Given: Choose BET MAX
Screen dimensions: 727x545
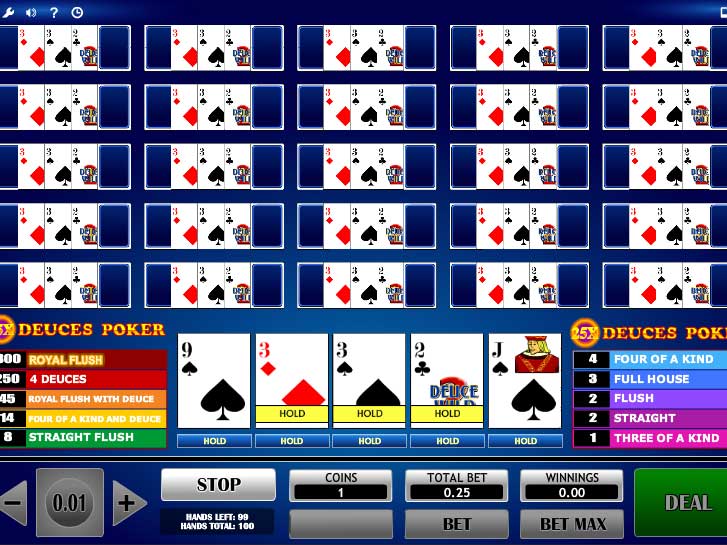Looking at the screenshot, I should click(x=572, y=523).
